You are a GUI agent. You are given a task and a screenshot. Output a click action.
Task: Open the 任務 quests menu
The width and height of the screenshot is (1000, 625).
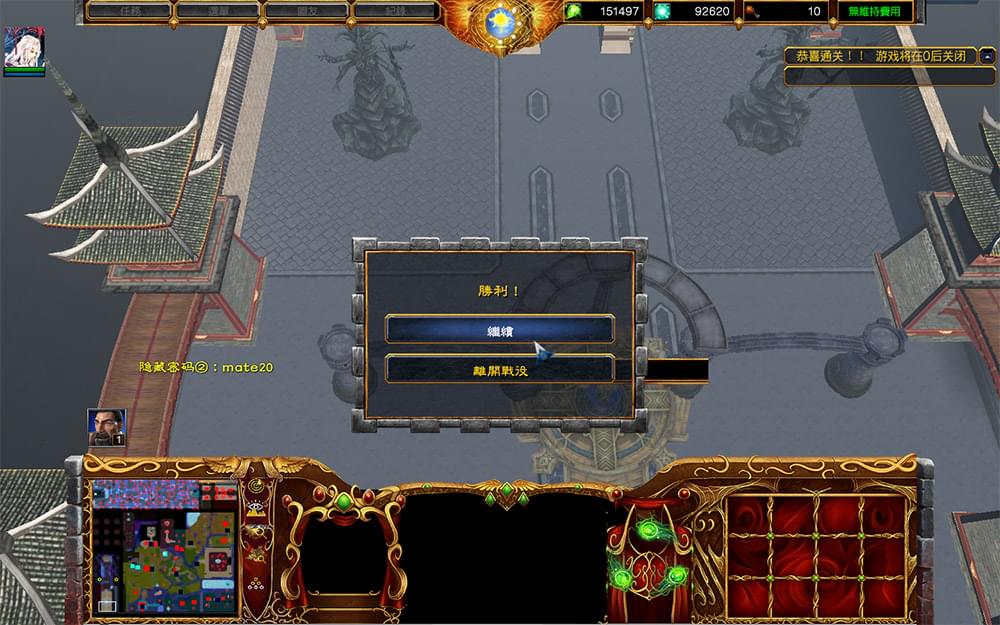130,12
